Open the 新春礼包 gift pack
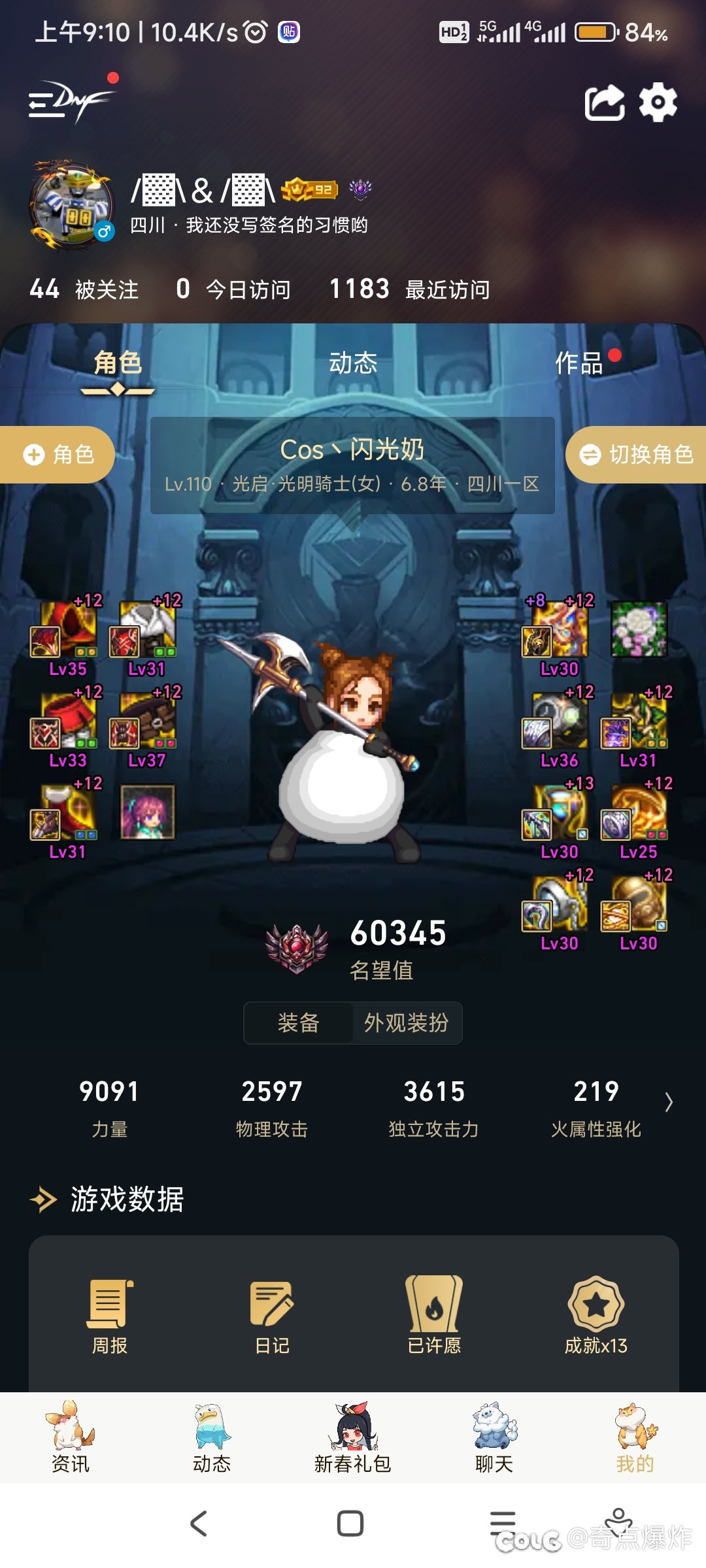 [353, 1437]
